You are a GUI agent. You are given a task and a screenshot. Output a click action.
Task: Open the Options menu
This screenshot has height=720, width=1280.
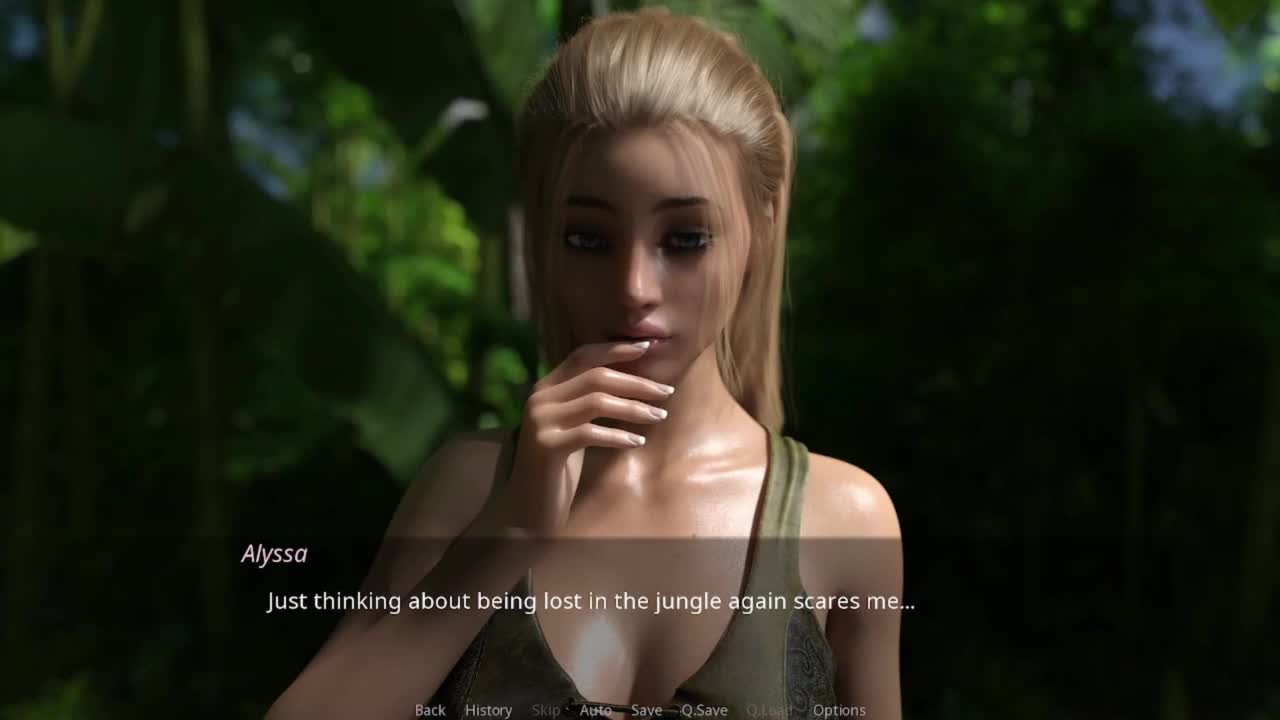click(x=839, y=710)
